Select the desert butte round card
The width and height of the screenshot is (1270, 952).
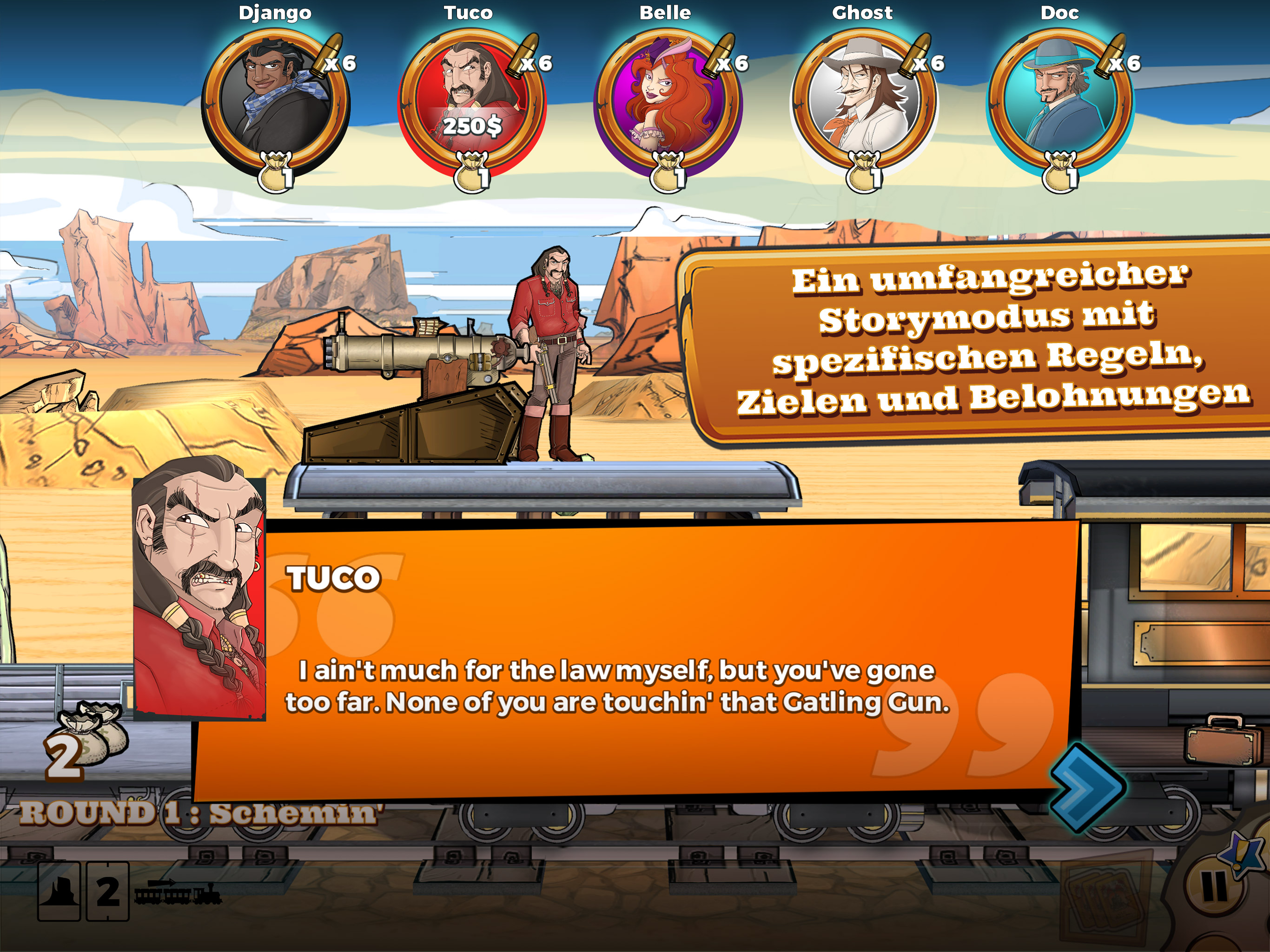(x=59, y=891)
